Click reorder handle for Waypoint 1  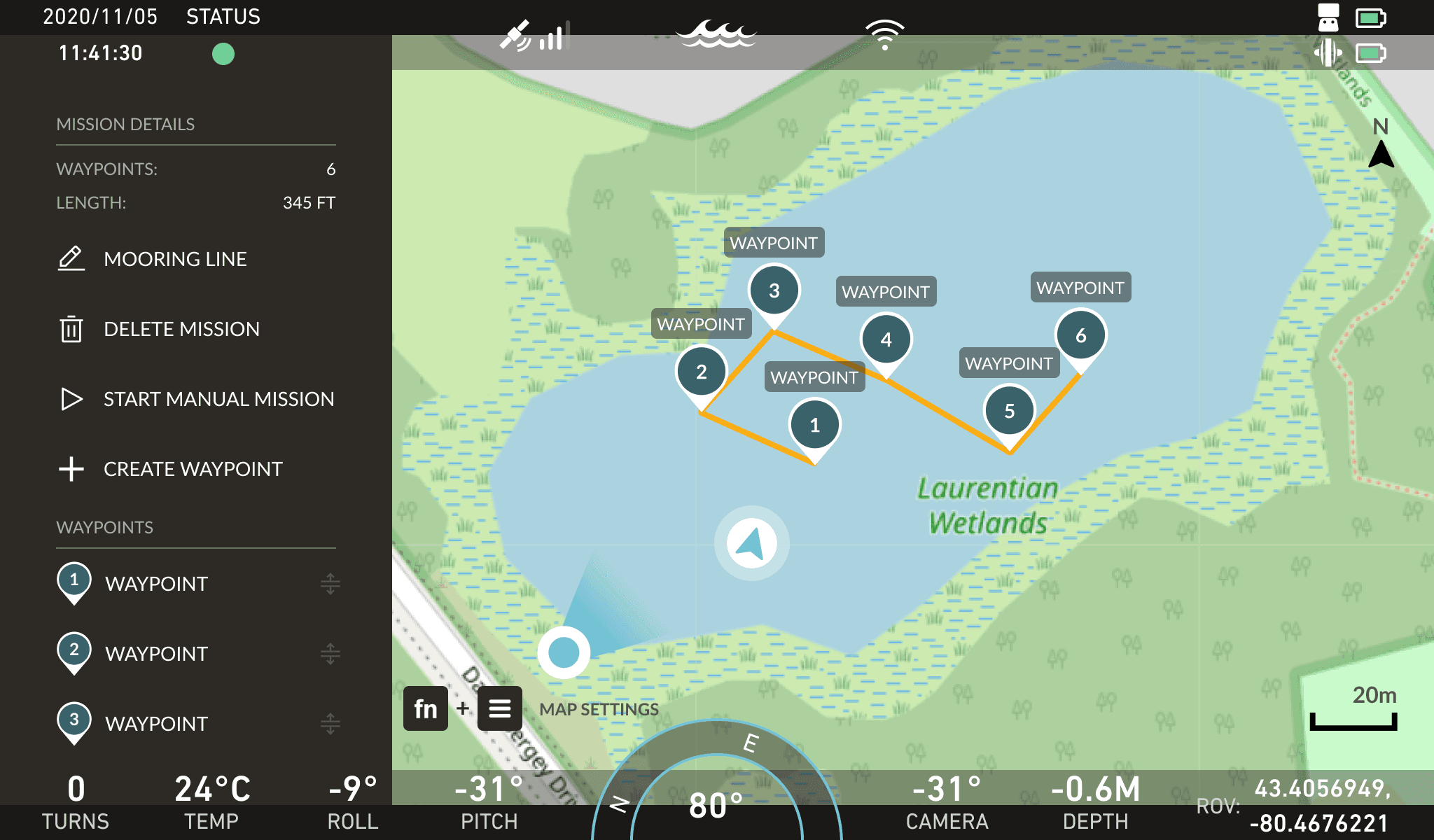pyautogui.click(x=330, y=584)
